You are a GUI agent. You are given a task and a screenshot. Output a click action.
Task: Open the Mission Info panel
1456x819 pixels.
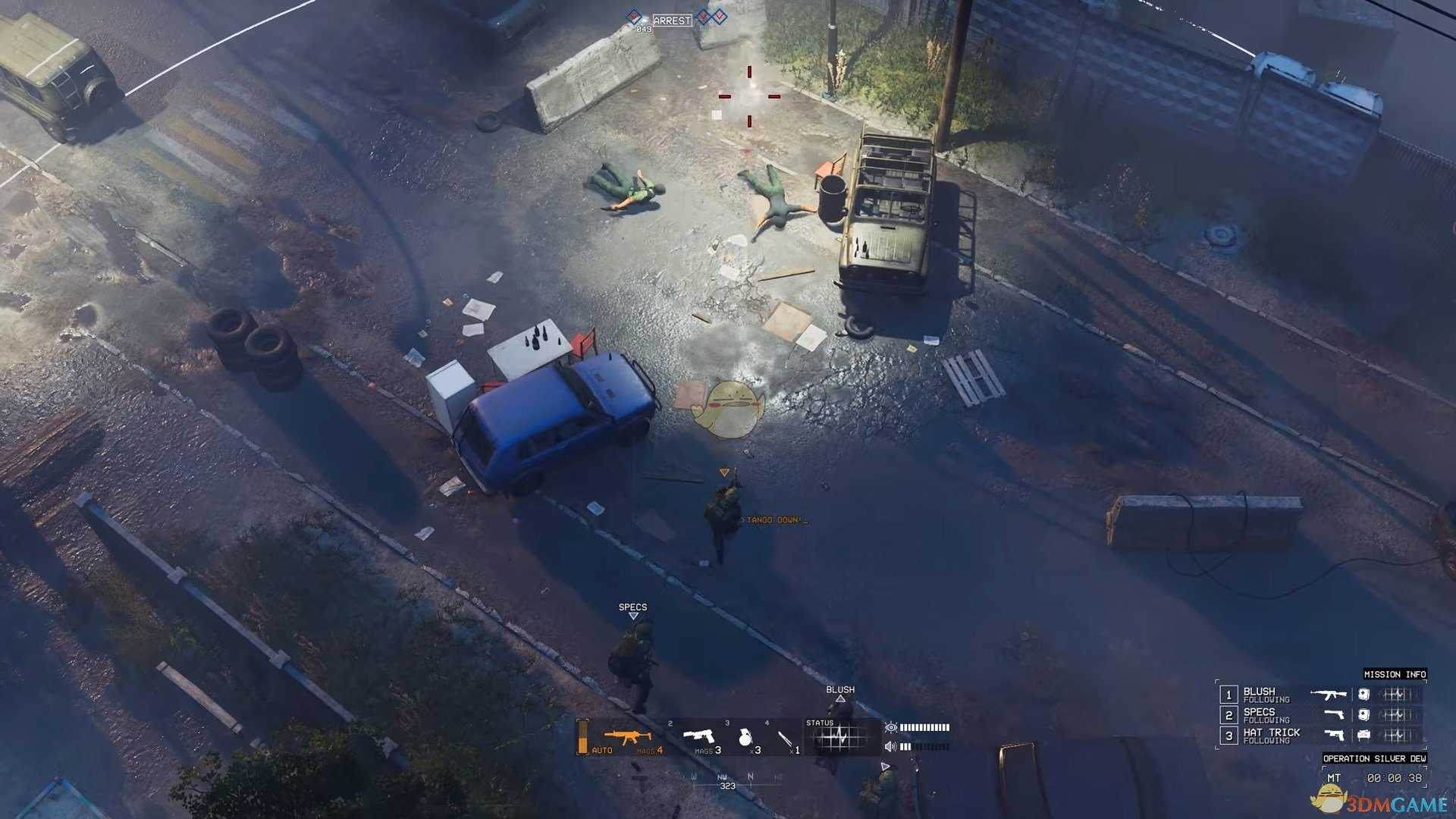[1395, 674]
